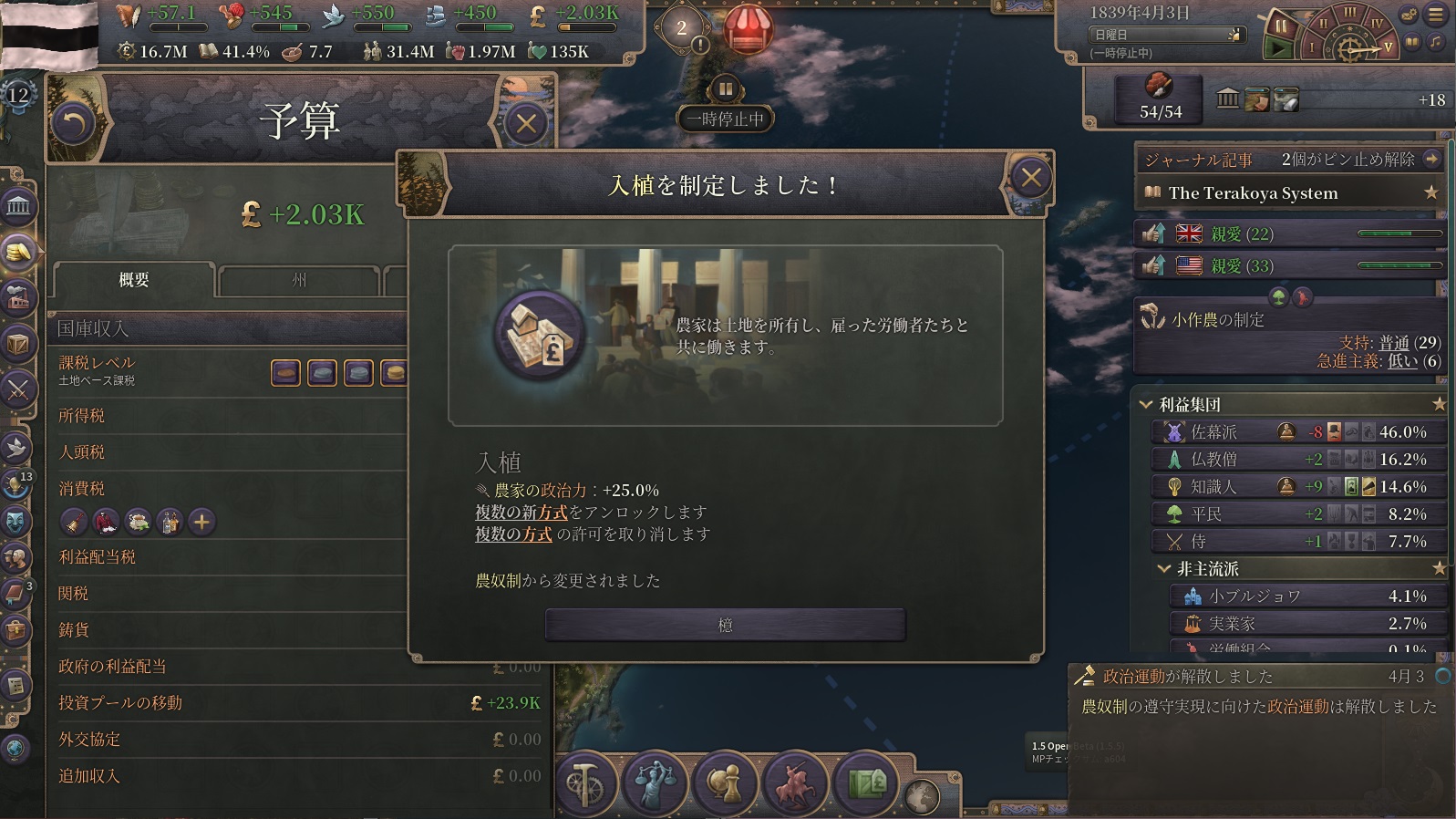1456x819 pixels.
Task: Select the 佐幕派 interest group row
Action: coord(1295,431)
